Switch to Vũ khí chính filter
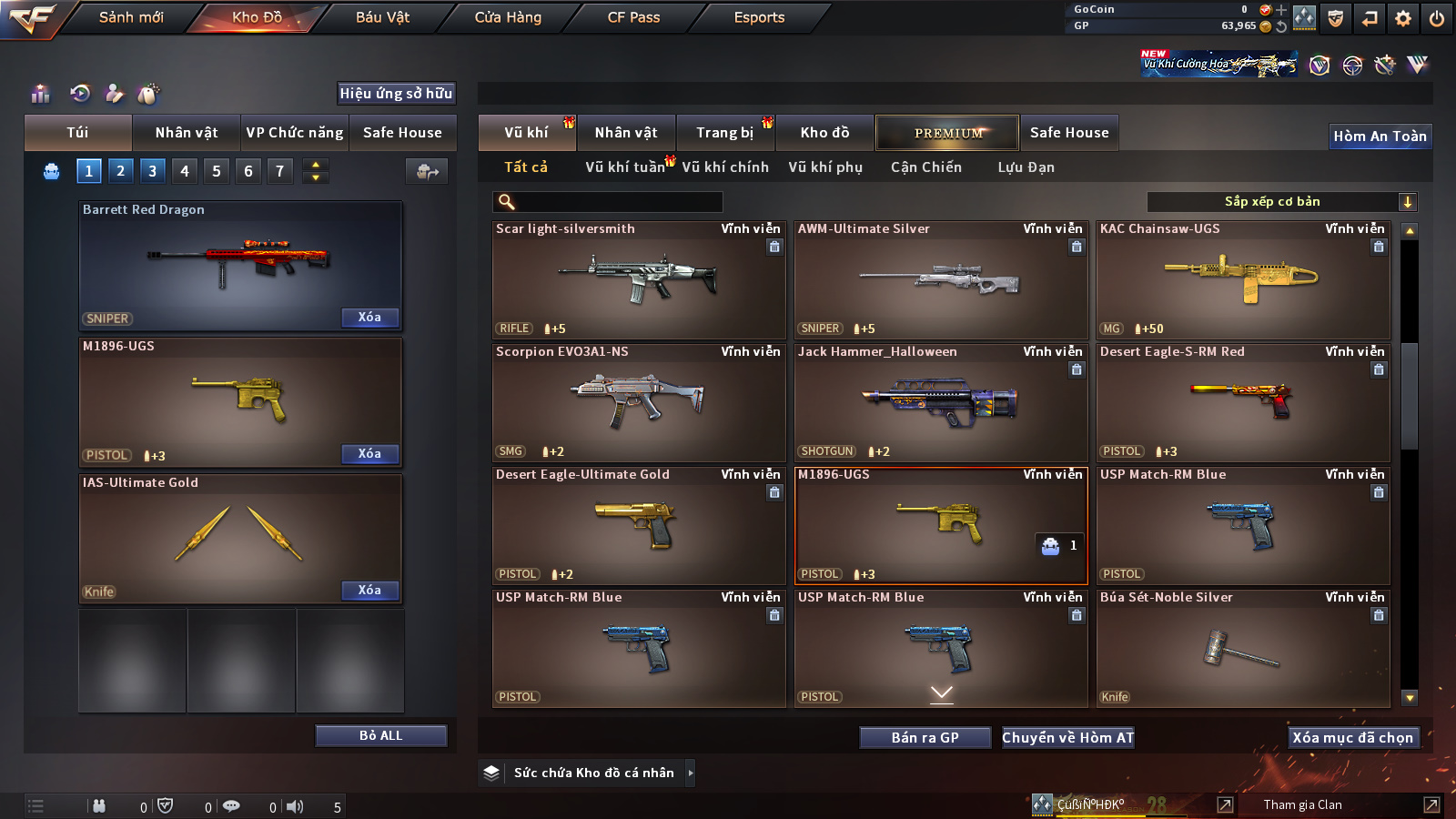Viewport: 1456px width, 819px height. 725,167
